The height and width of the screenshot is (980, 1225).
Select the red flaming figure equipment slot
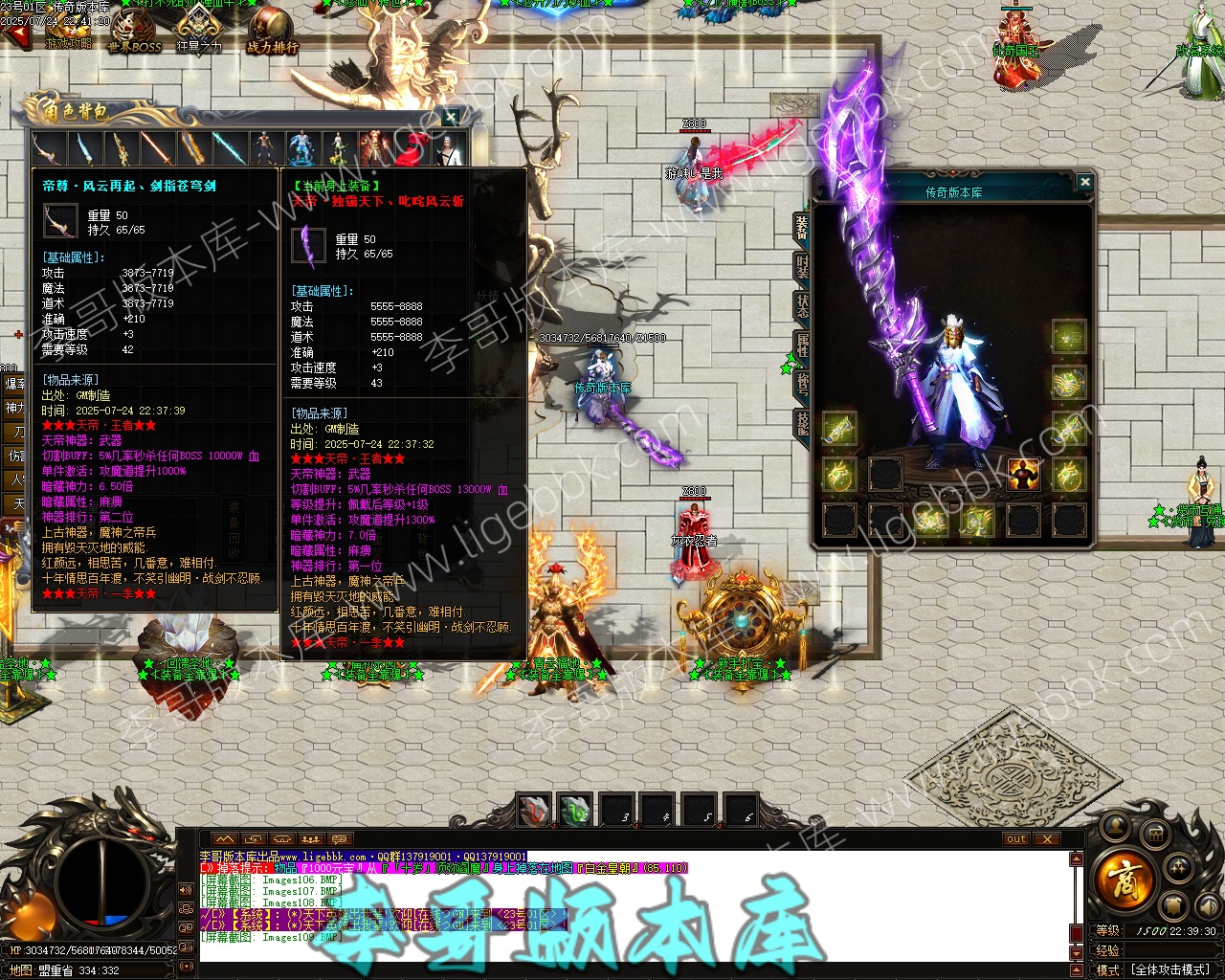(1023, 475)
